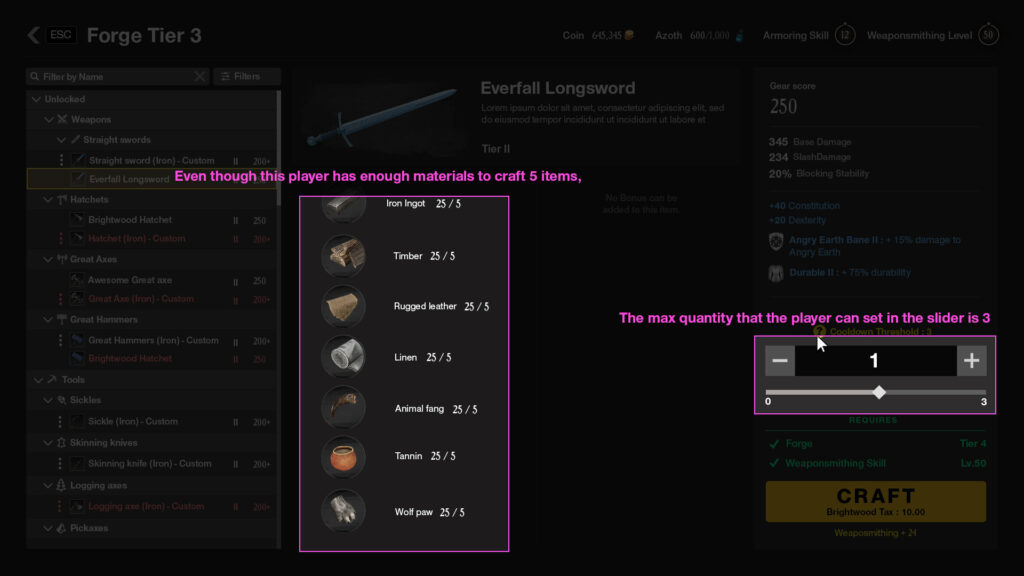The image size is (1024, 576).
Task: Click the Iron Ingot material icon
Action: coord(342,208)
